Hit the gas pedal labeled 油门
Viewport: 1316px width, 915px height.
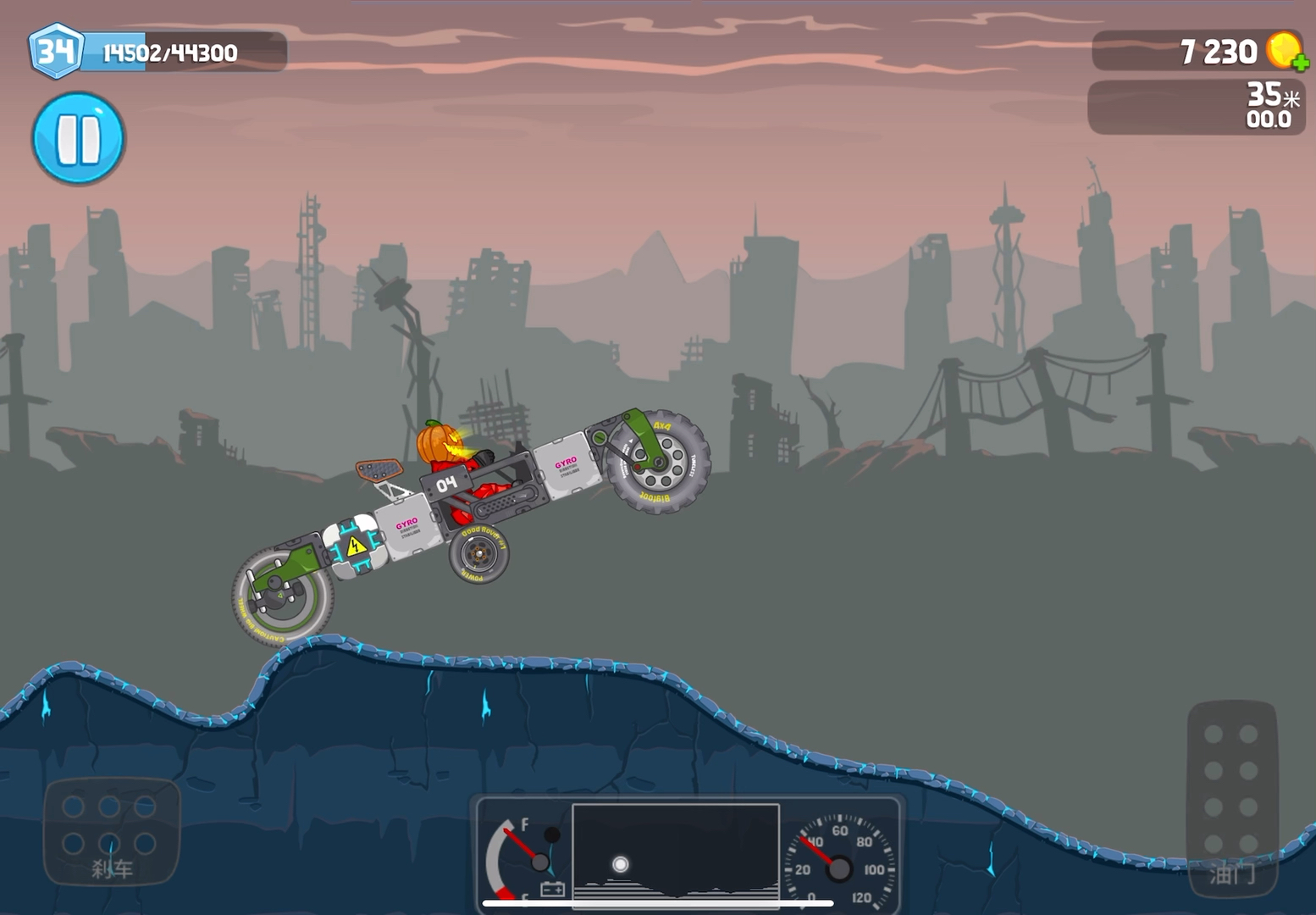1231,796
